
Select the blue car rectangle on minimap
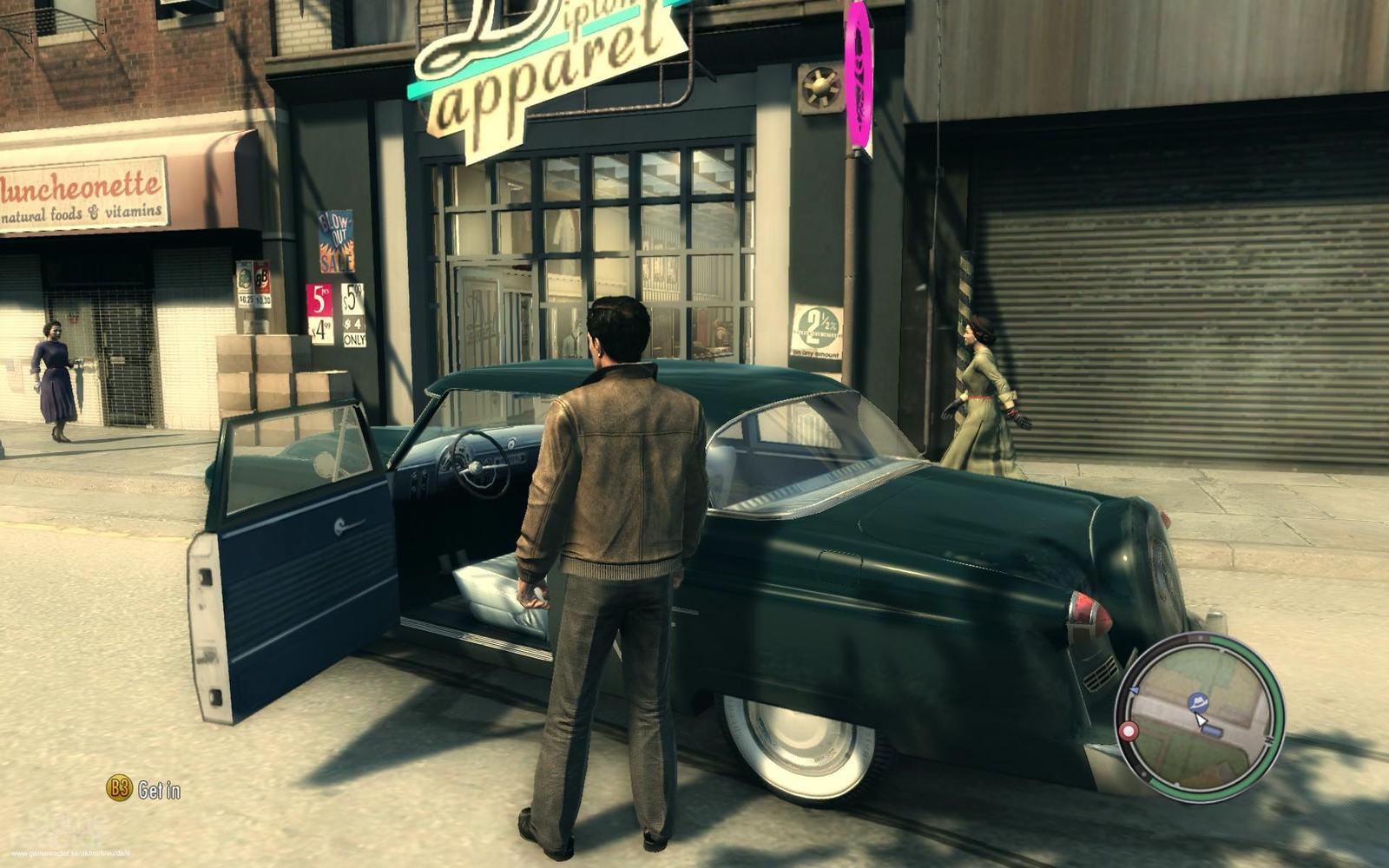(x=1213, y=732)
